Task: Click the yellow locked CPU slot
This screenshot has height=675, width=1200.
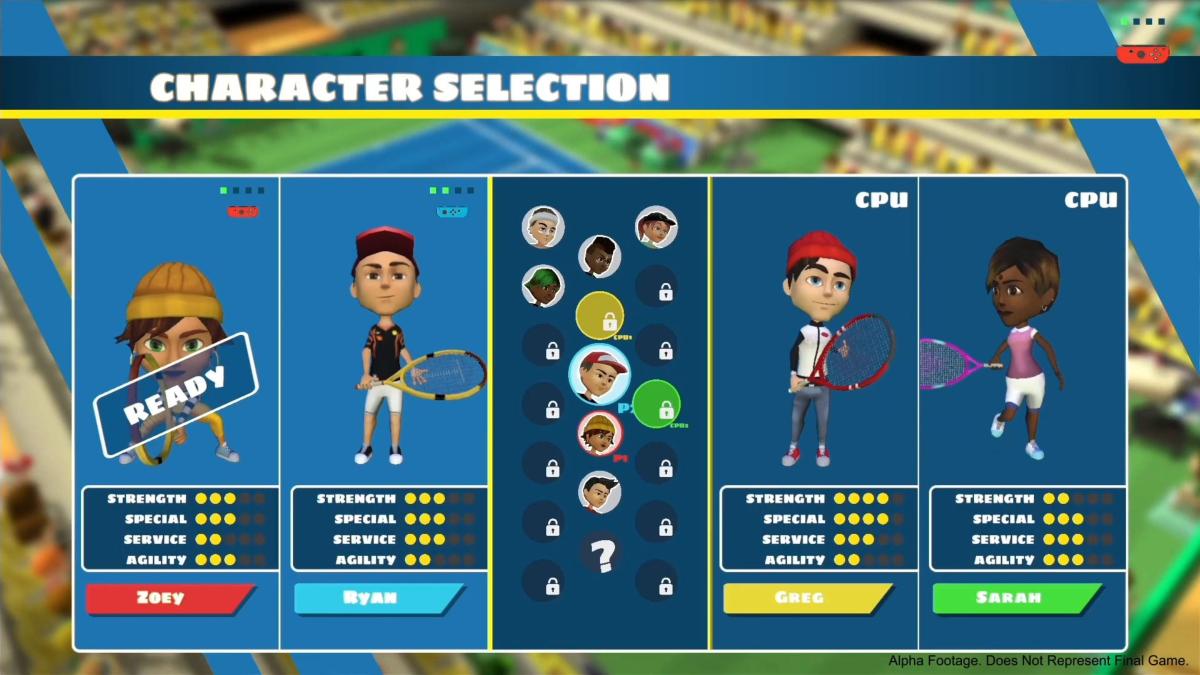Action: [600, 316]
